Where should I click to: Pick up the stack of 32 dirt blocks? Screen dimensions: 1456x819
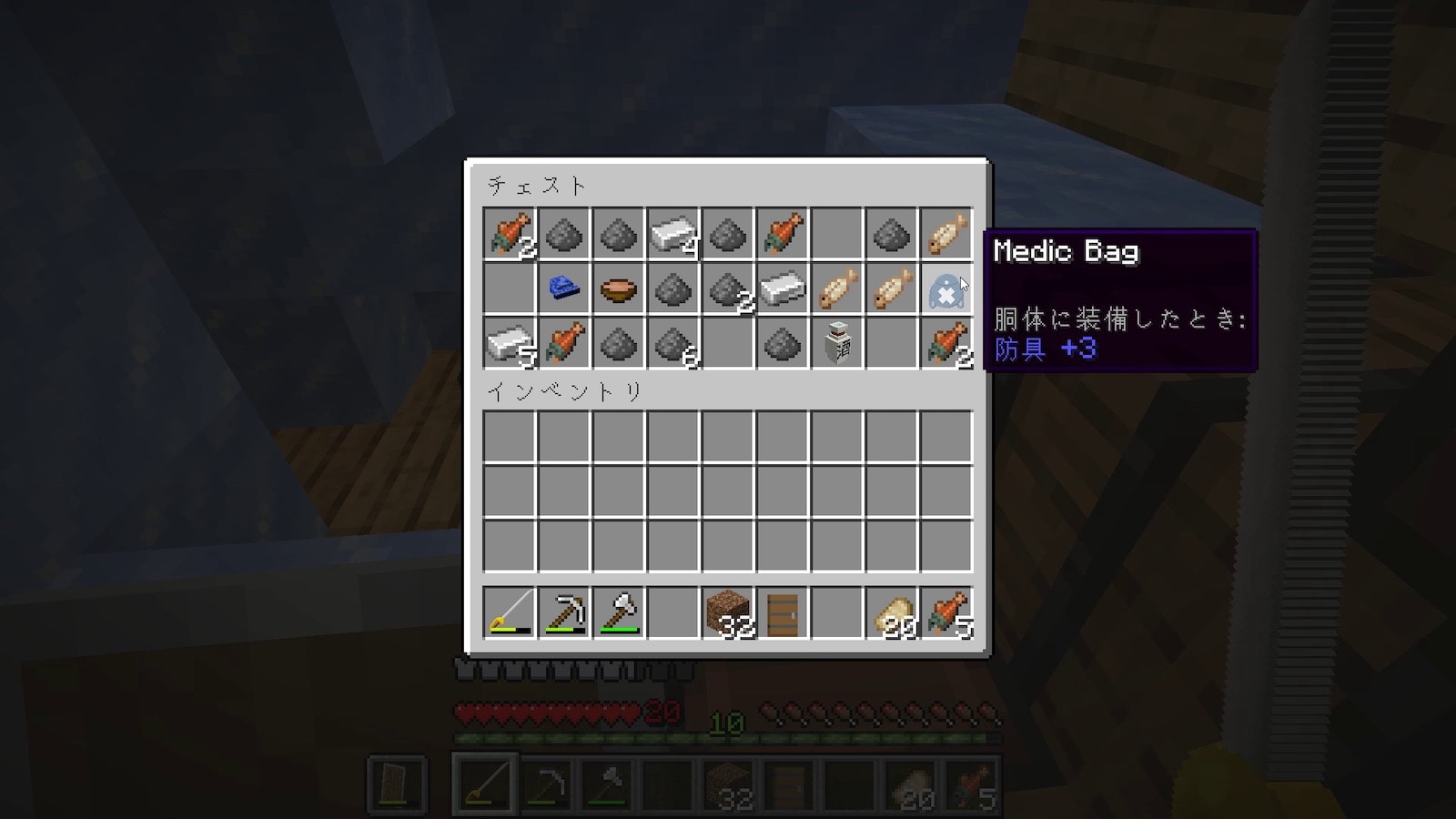tap(727, 612)
